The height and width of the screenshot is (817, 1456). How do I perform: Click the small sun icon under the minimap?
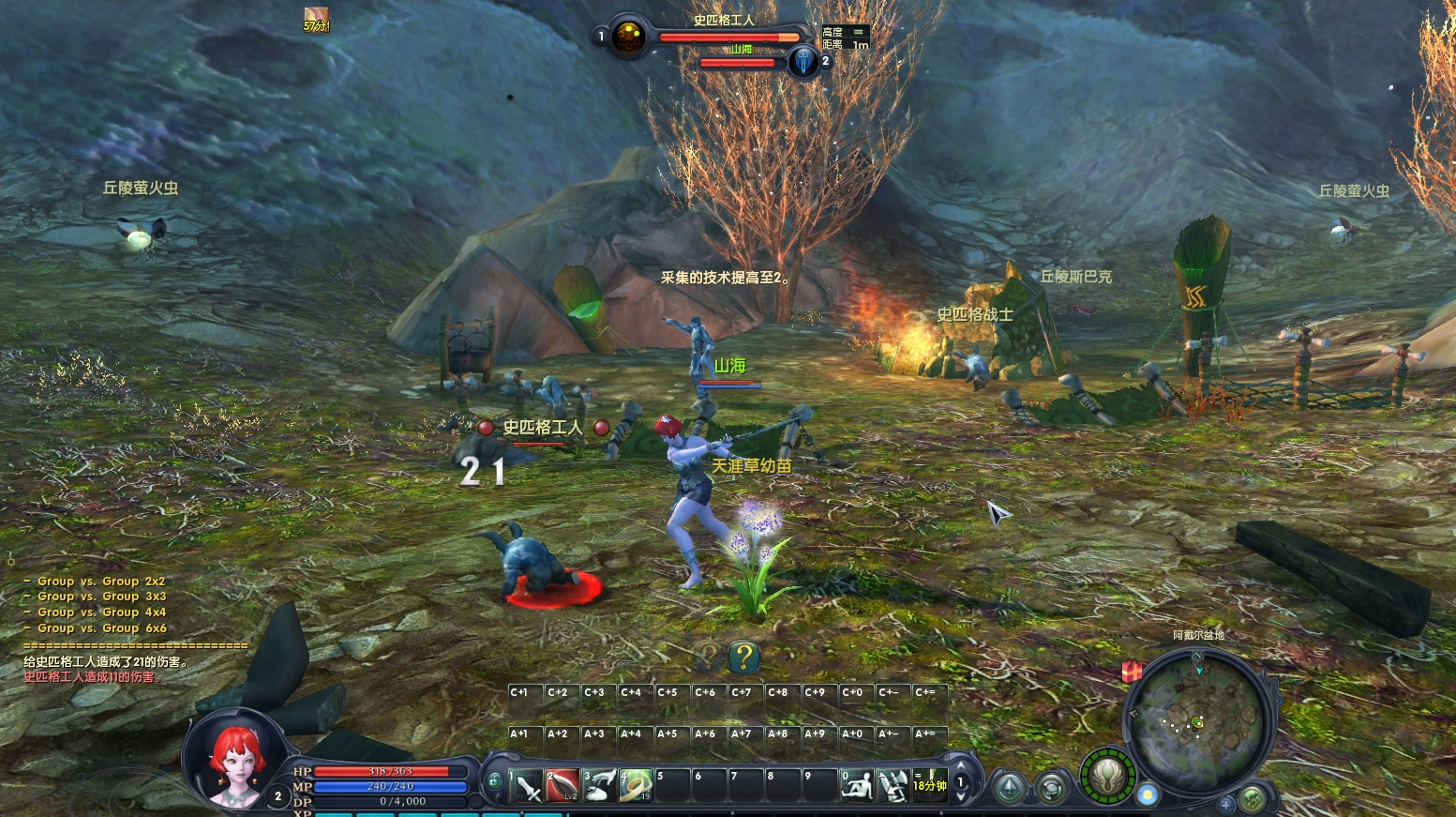pyautogui.click(x=1148, y=795)
